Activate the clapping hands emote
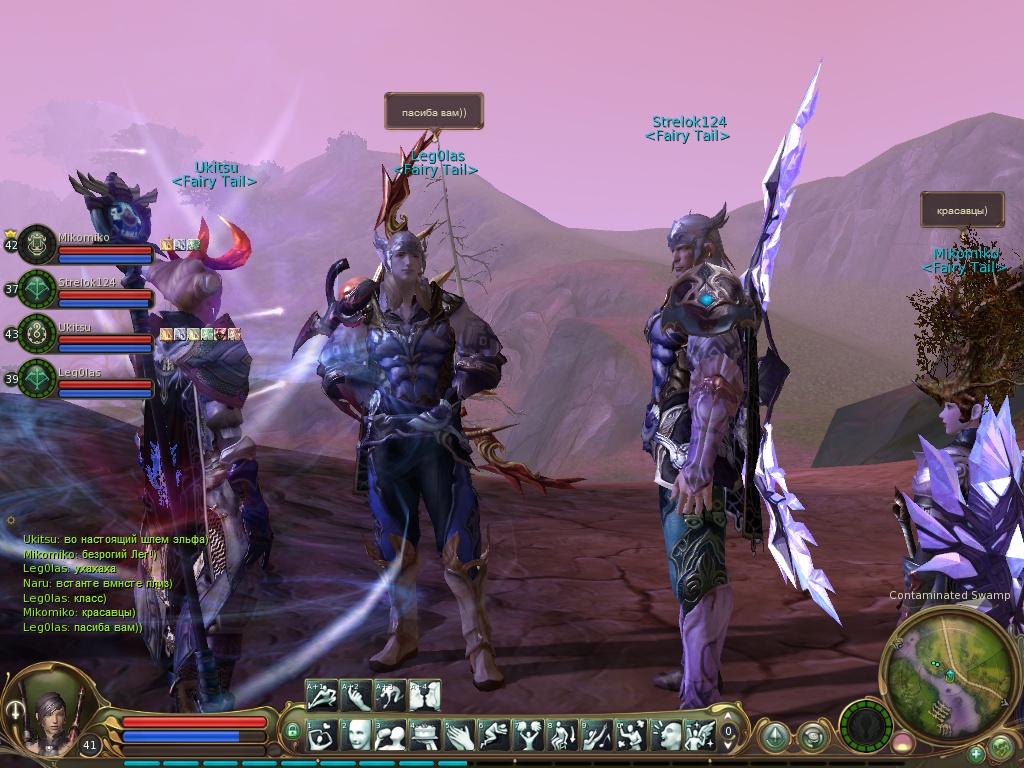The height and width of the screenshot is (768, 1024). point(460,735)
